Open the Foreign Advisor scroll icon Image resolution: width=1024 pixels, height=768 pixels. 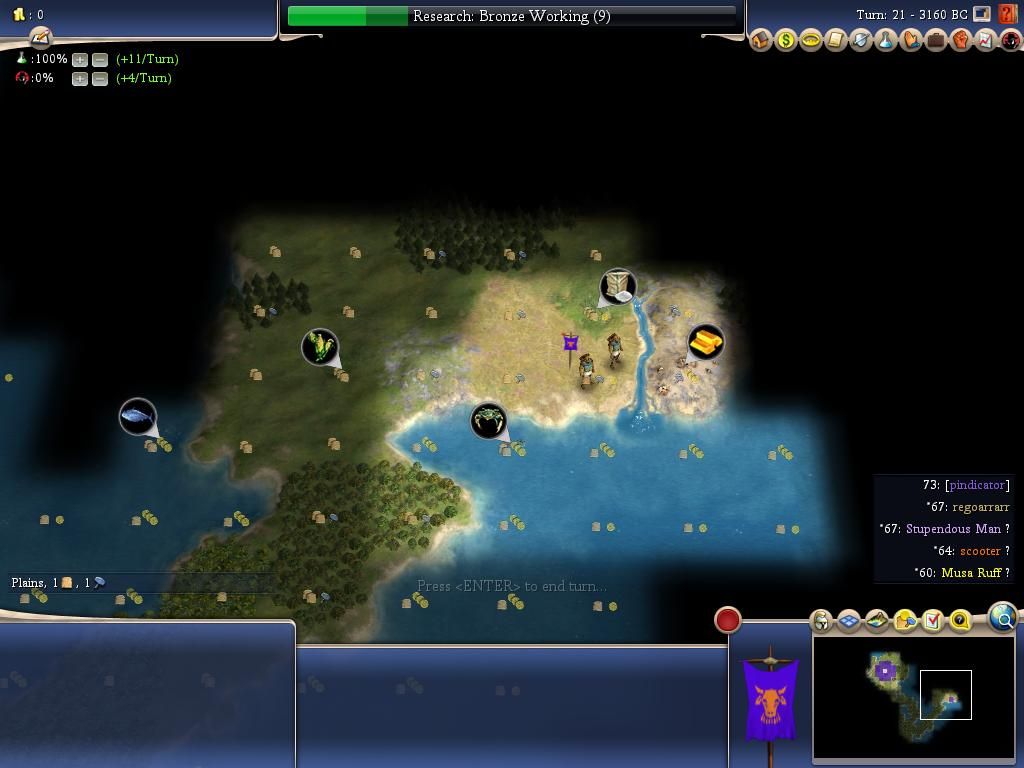pyautogui.click(x=836, y=41)
